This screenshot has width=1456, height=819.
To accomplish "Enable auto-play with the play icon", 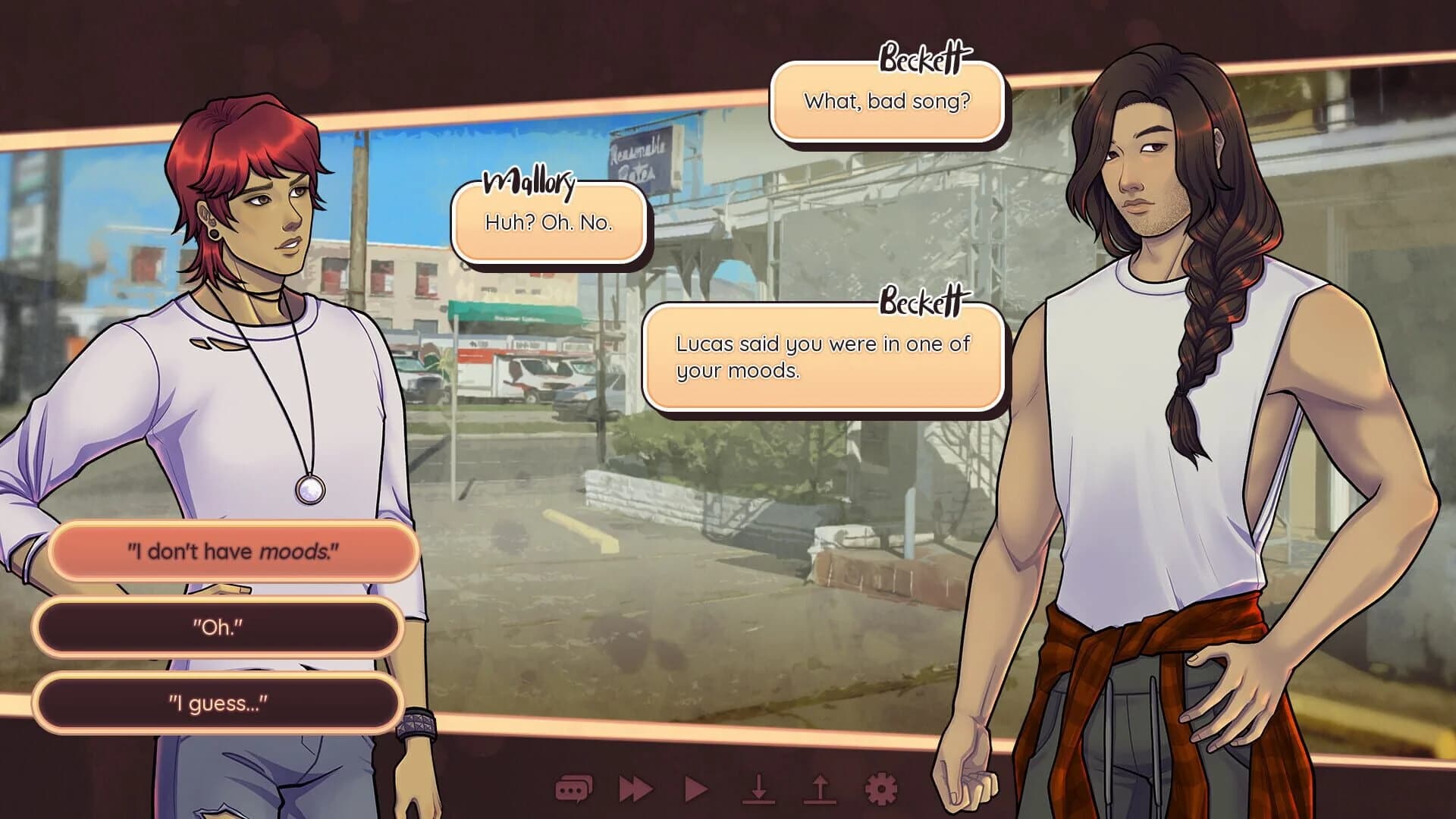I will coord(695,789).
